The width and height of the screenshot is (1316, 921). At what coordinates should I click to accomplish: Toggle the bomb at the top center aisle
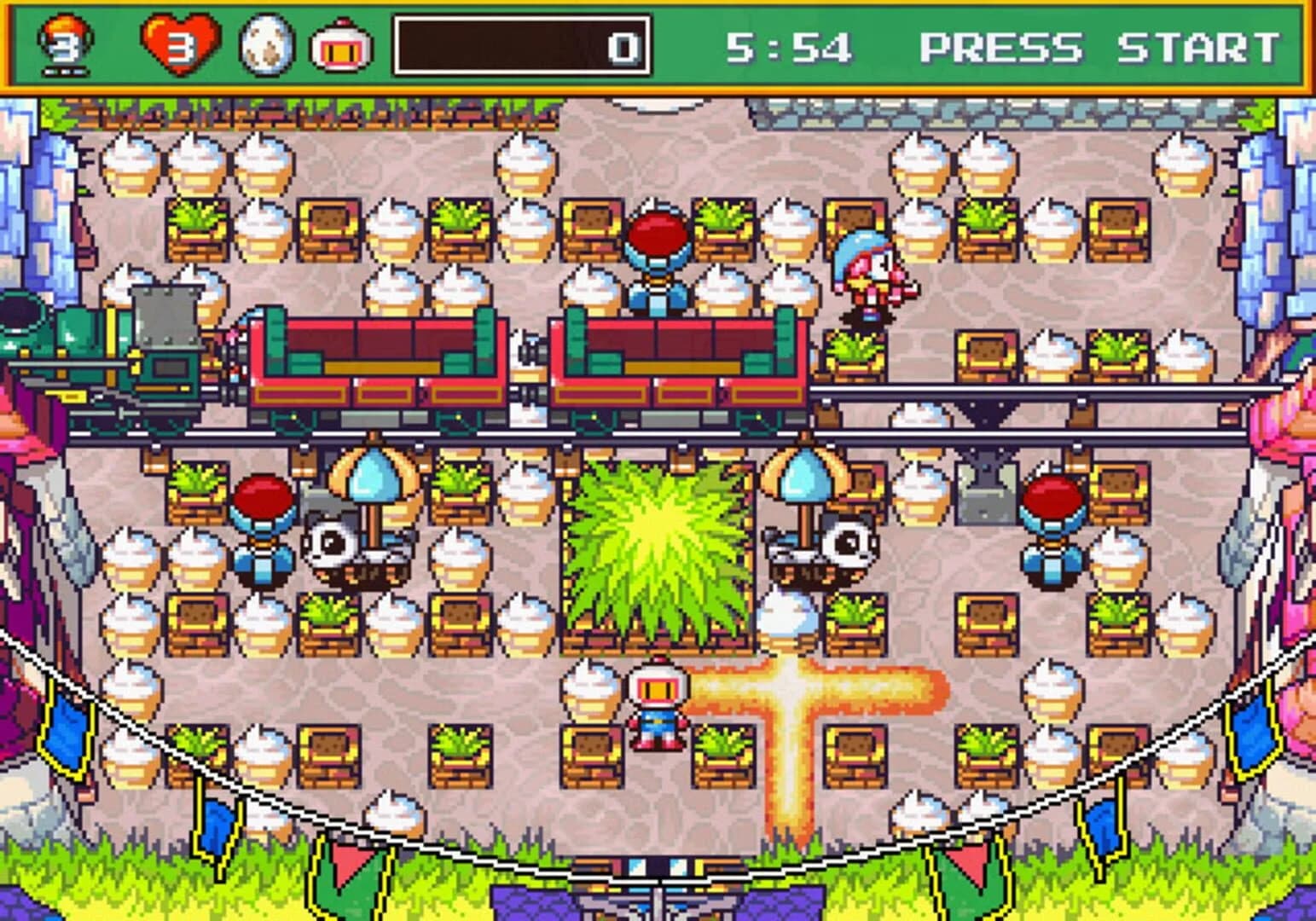[x=657, y=256]
